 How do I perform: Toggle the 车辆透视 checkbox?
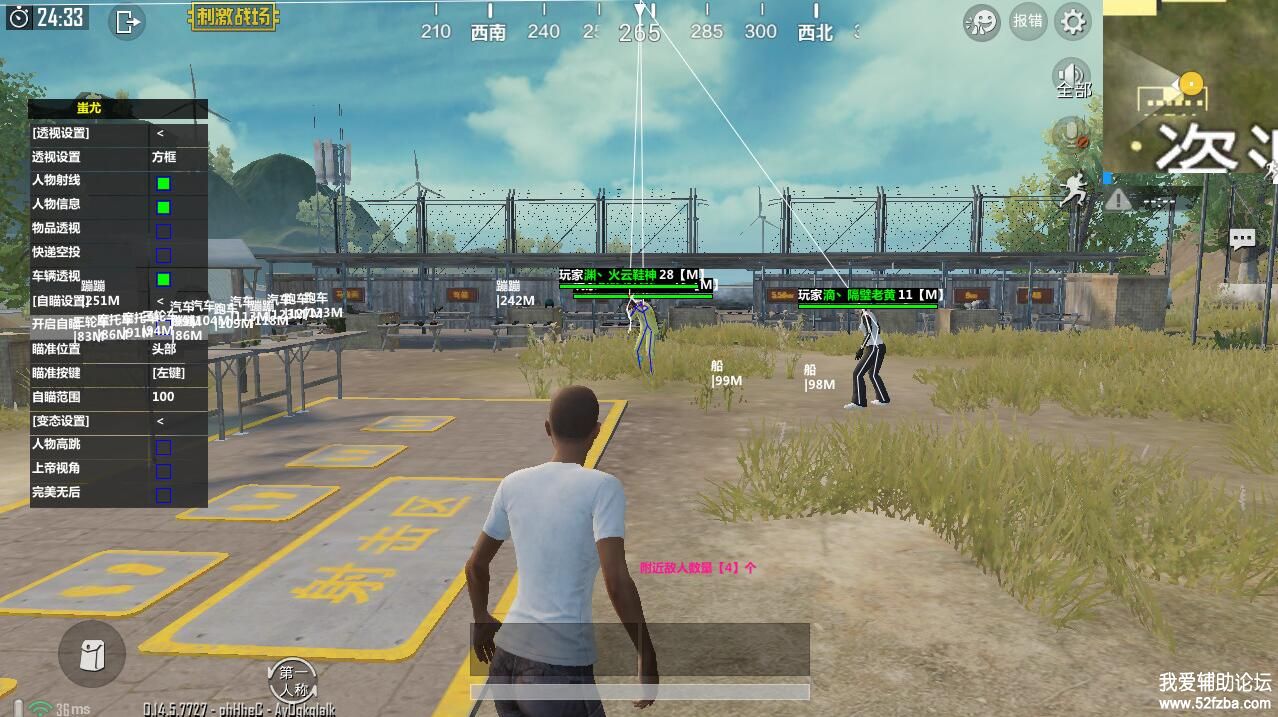pos(163,279)
